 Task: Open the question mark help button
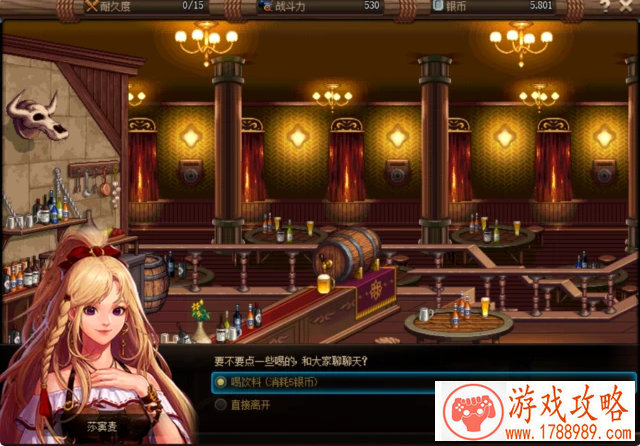605,6
